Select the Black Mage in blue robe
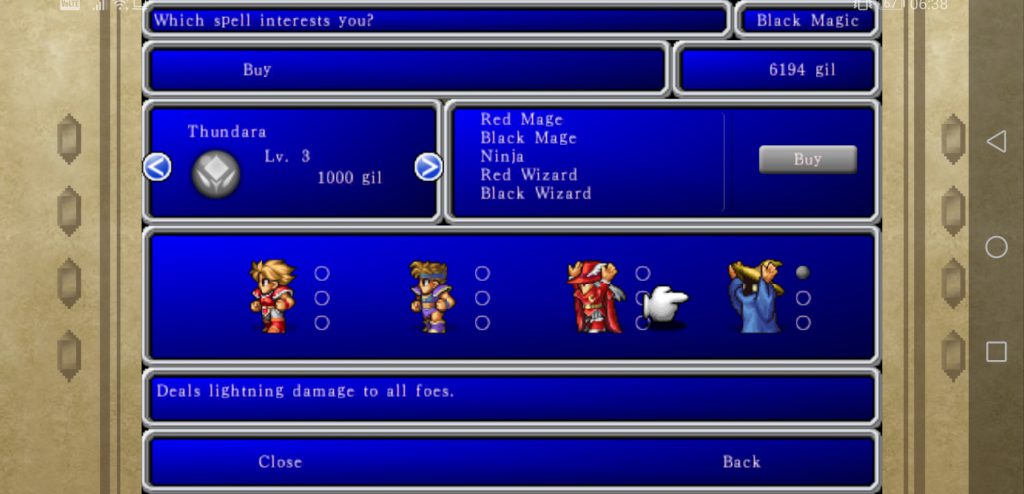Screen dimensions: 1024x494 755,296
